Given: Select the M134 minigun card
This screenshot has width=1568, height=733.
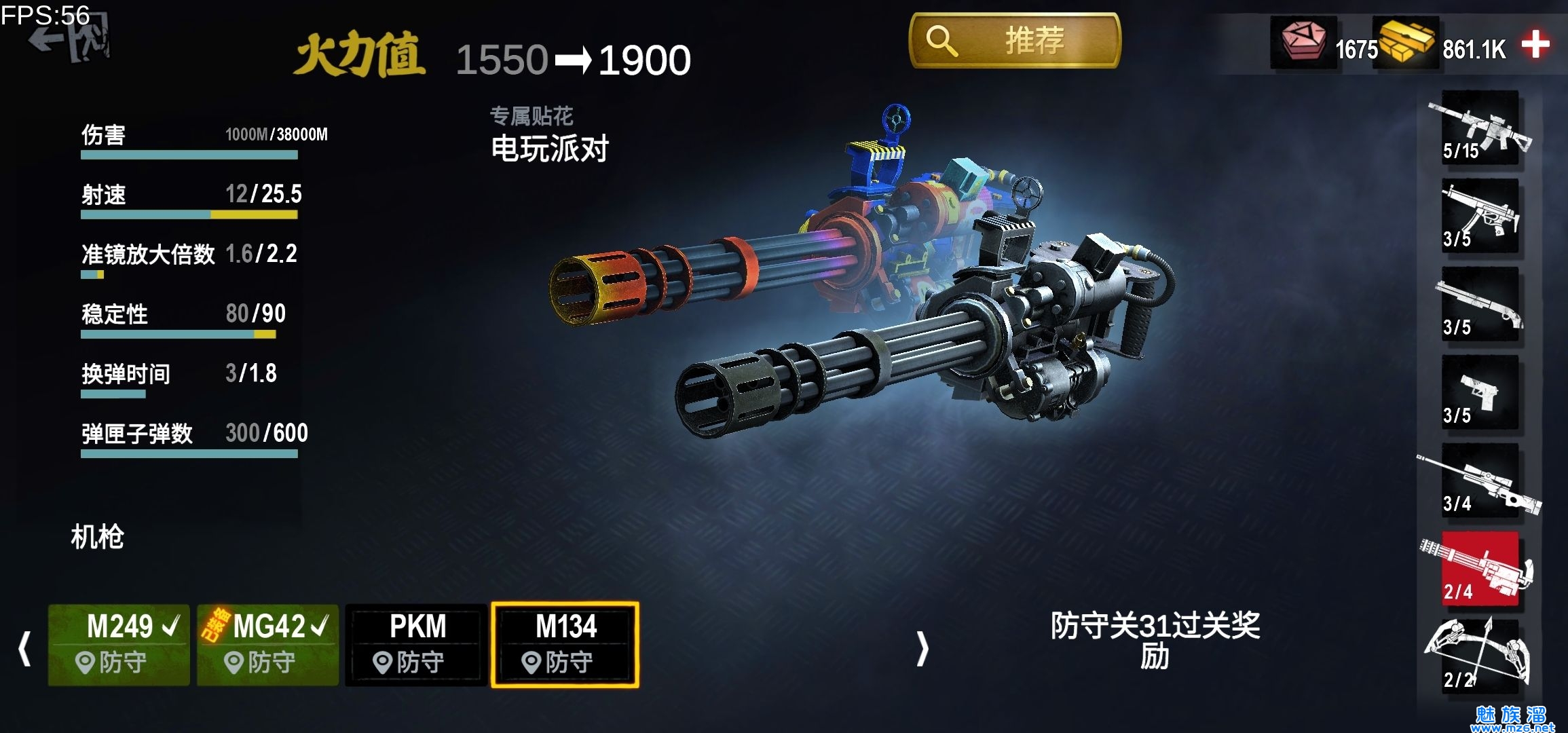Looking at the screenshot, I should [x=565, y=644].
